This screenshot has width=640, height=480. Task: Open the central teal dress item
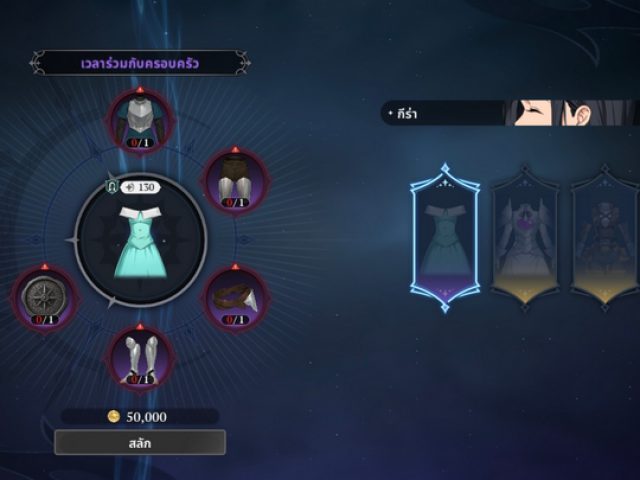[140, 240]
